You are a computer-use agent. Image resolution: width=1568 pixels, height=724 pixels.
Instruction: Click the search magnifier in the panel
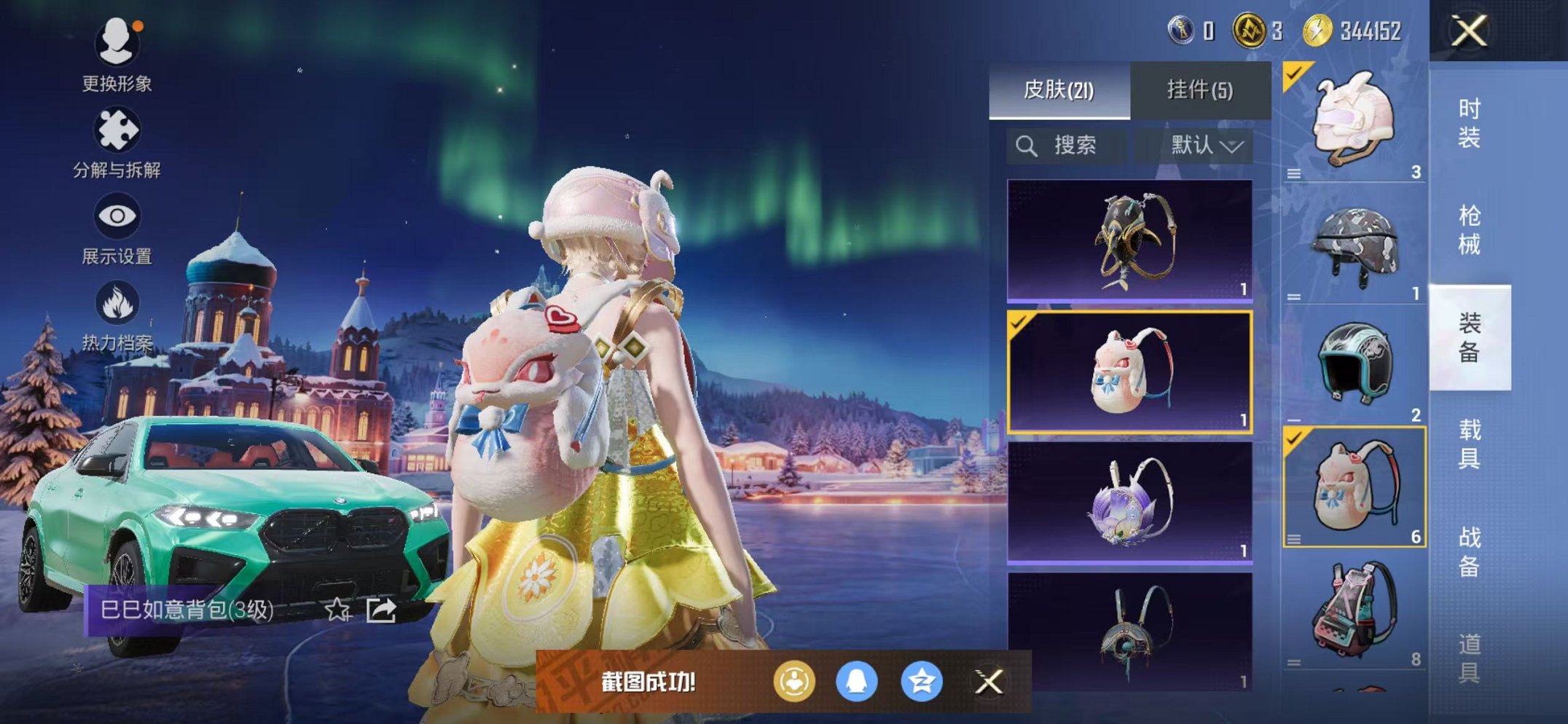coord(1027,144)
